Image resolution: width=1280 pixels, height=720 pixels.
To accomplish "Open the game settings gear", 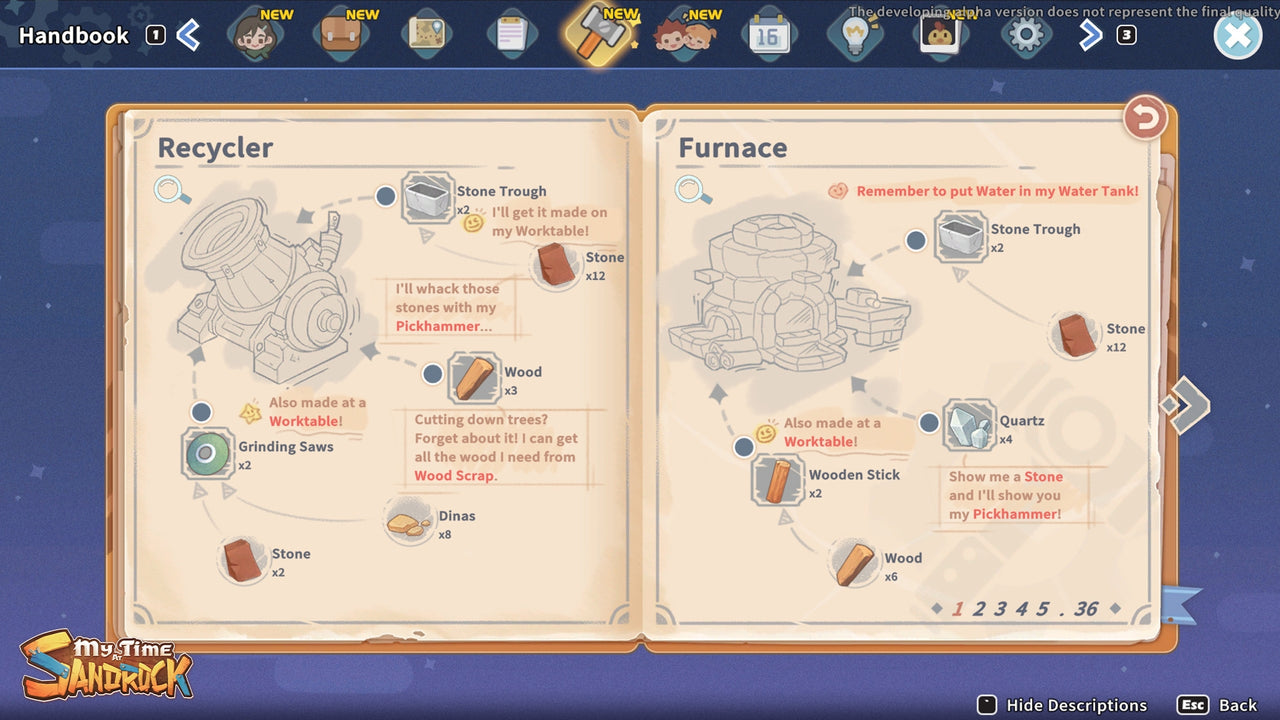I will [x=1025, y=33].
